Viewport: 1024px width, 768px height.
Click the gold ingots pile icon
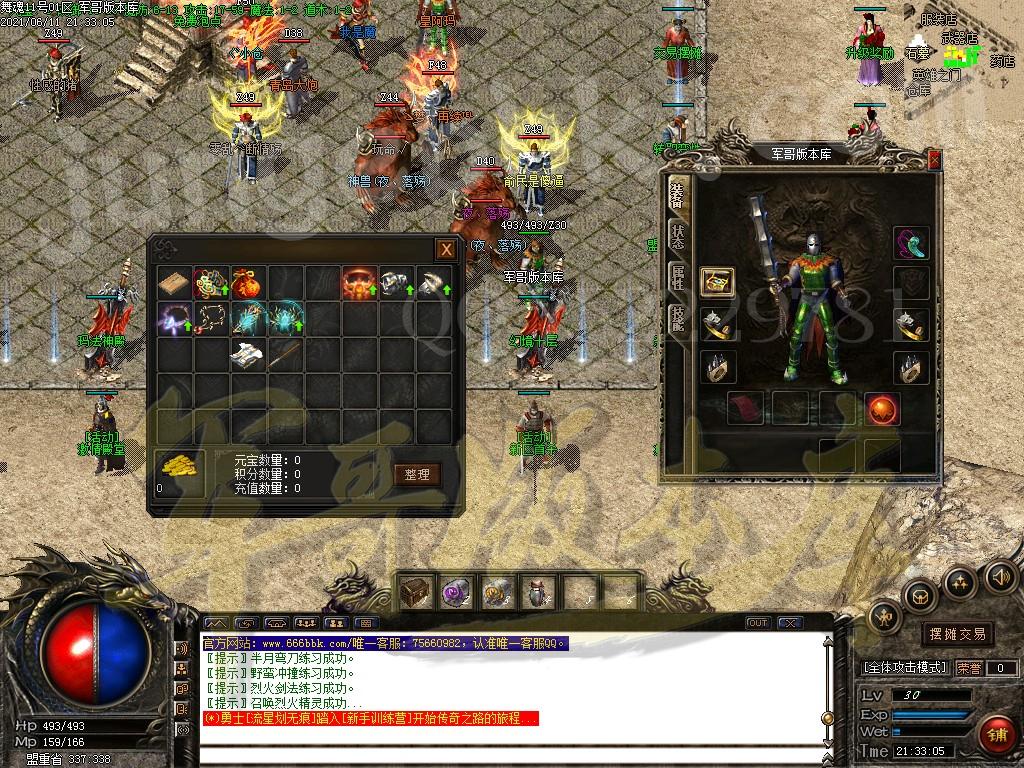coord(180,469)
